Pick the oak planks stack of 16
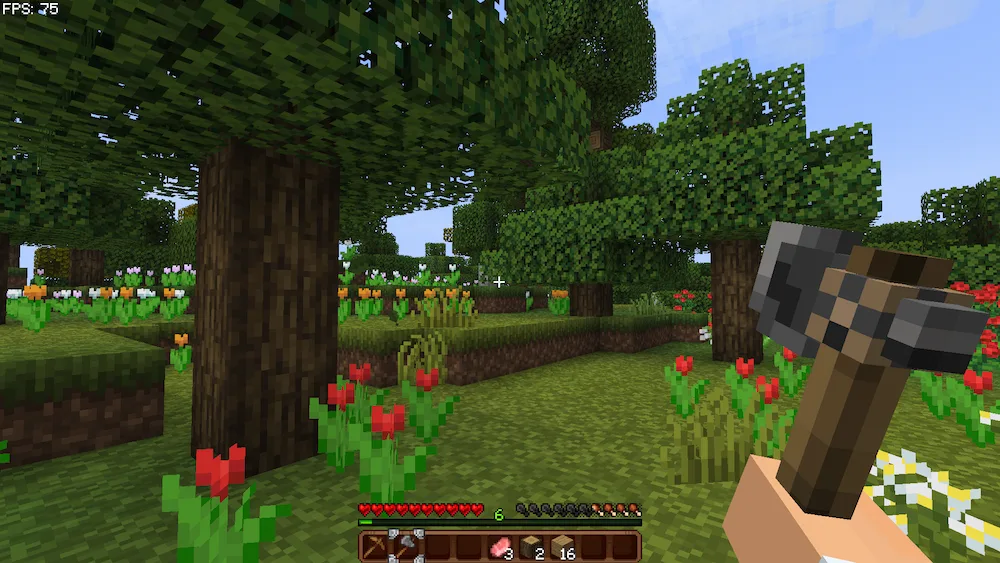Screen dimensions: 1000x563 point(562,547)
